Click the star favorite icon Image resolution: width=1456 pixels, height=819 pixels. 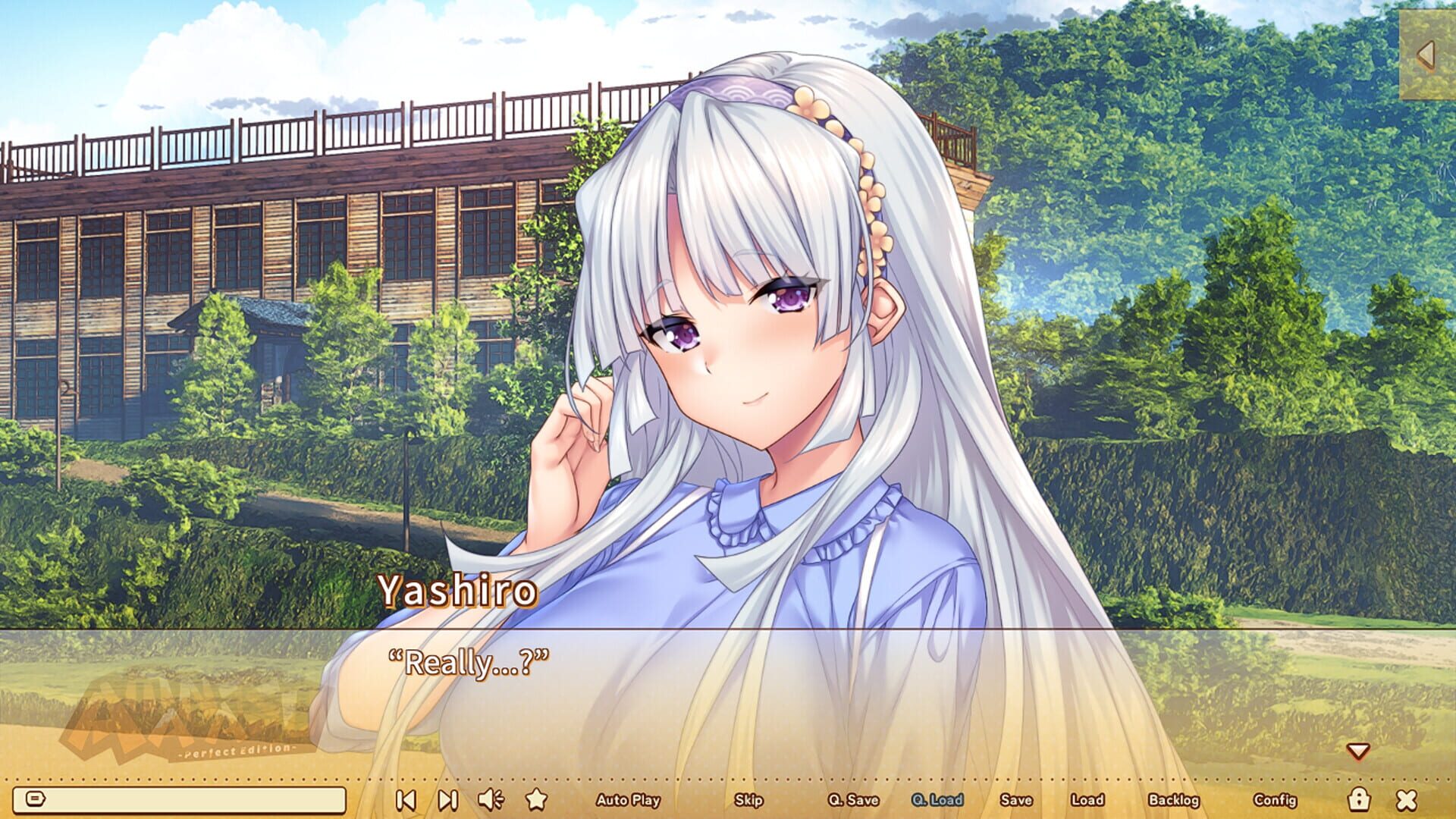pos(538,799)
